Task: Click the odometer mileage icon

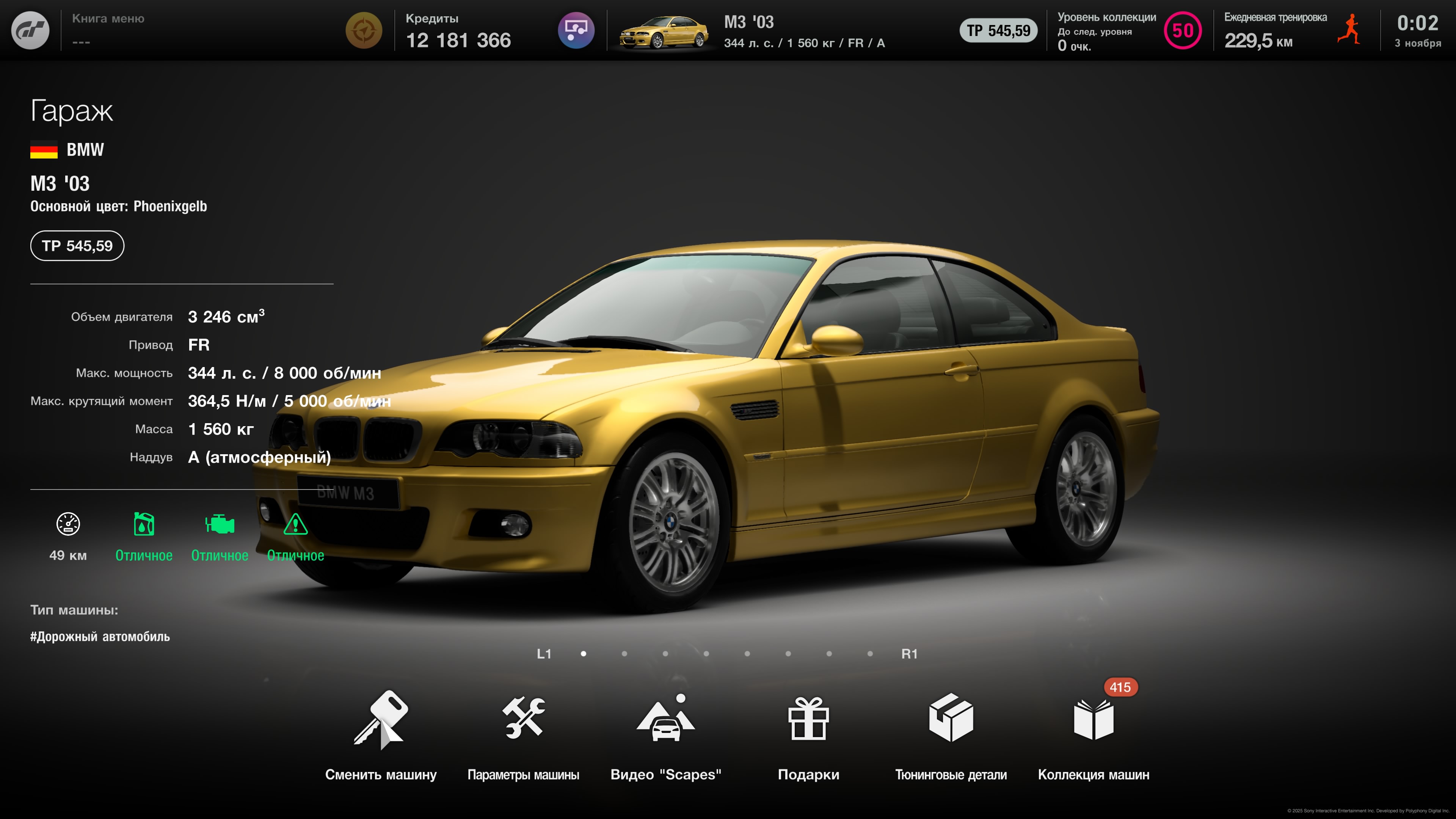Action: point(68,524)
